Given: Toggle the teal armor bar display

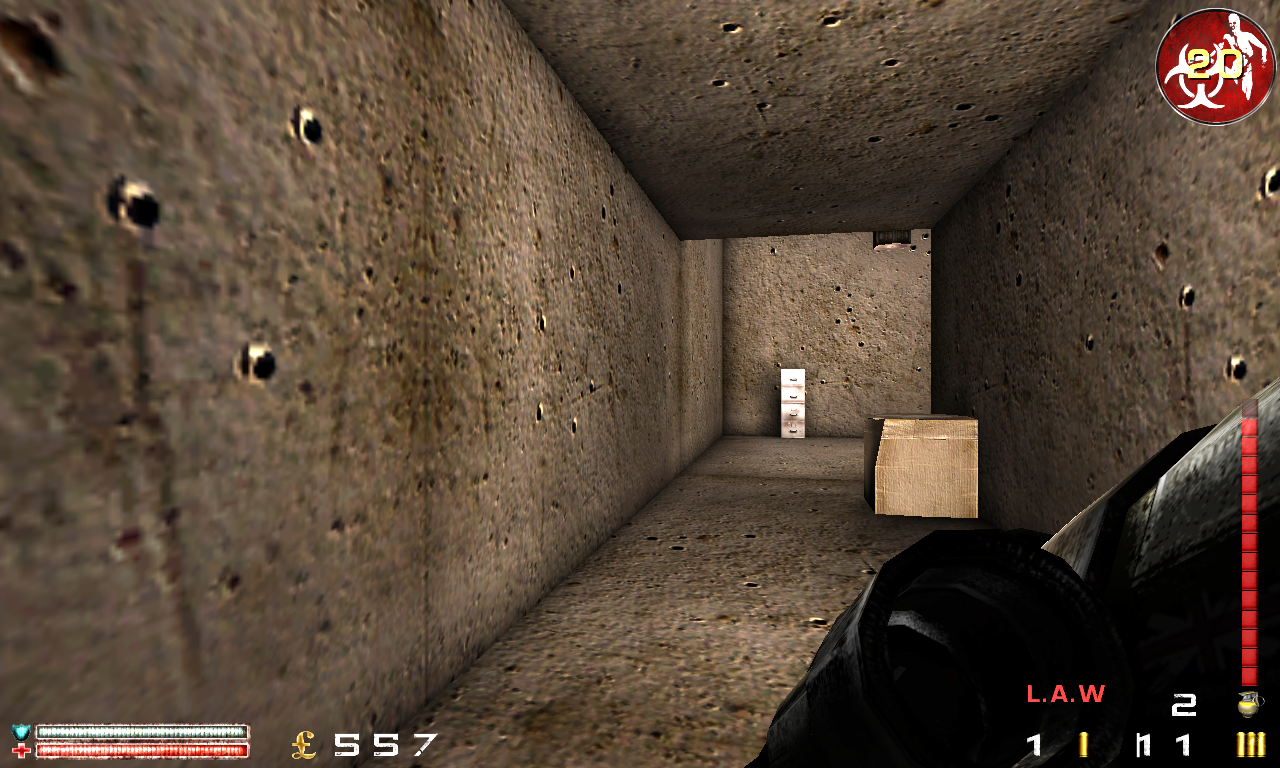Looking at the screenshot, I should click(140, 731).
